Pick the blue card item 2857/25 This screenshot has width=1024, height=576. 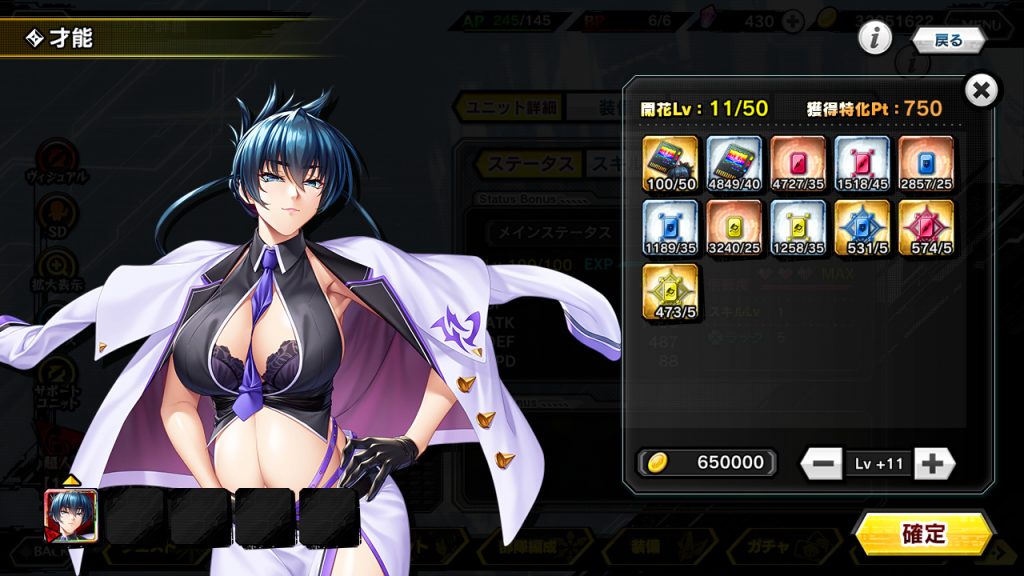[926, 164]
